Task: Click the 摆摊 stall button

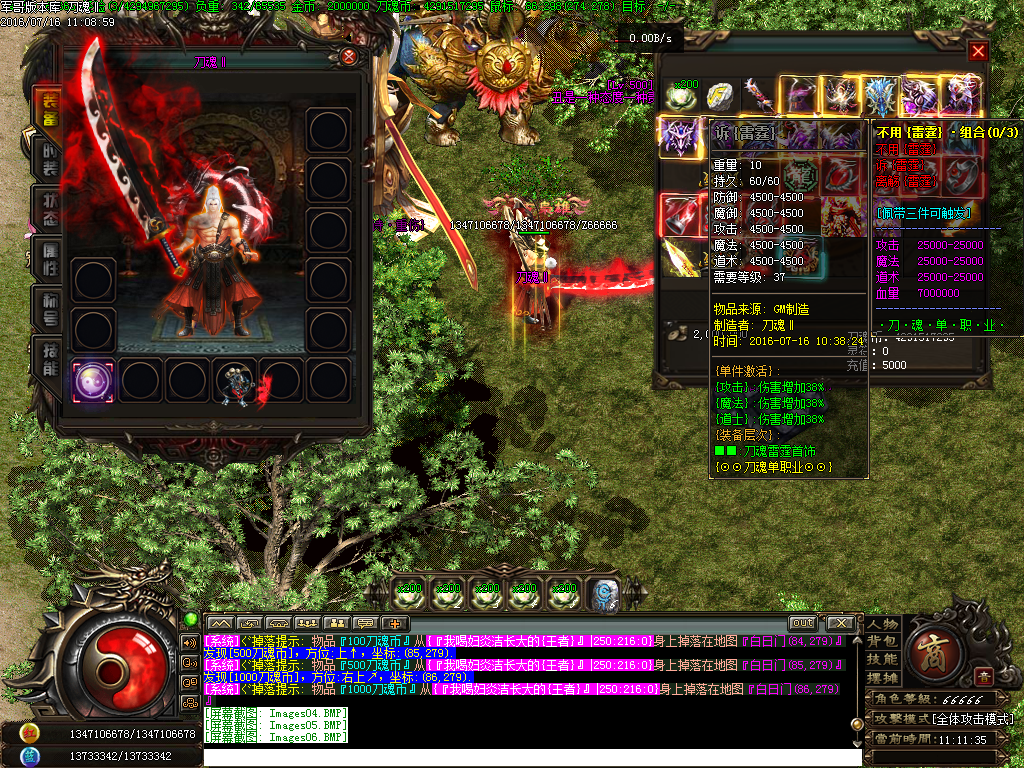Action: point(882,677)
